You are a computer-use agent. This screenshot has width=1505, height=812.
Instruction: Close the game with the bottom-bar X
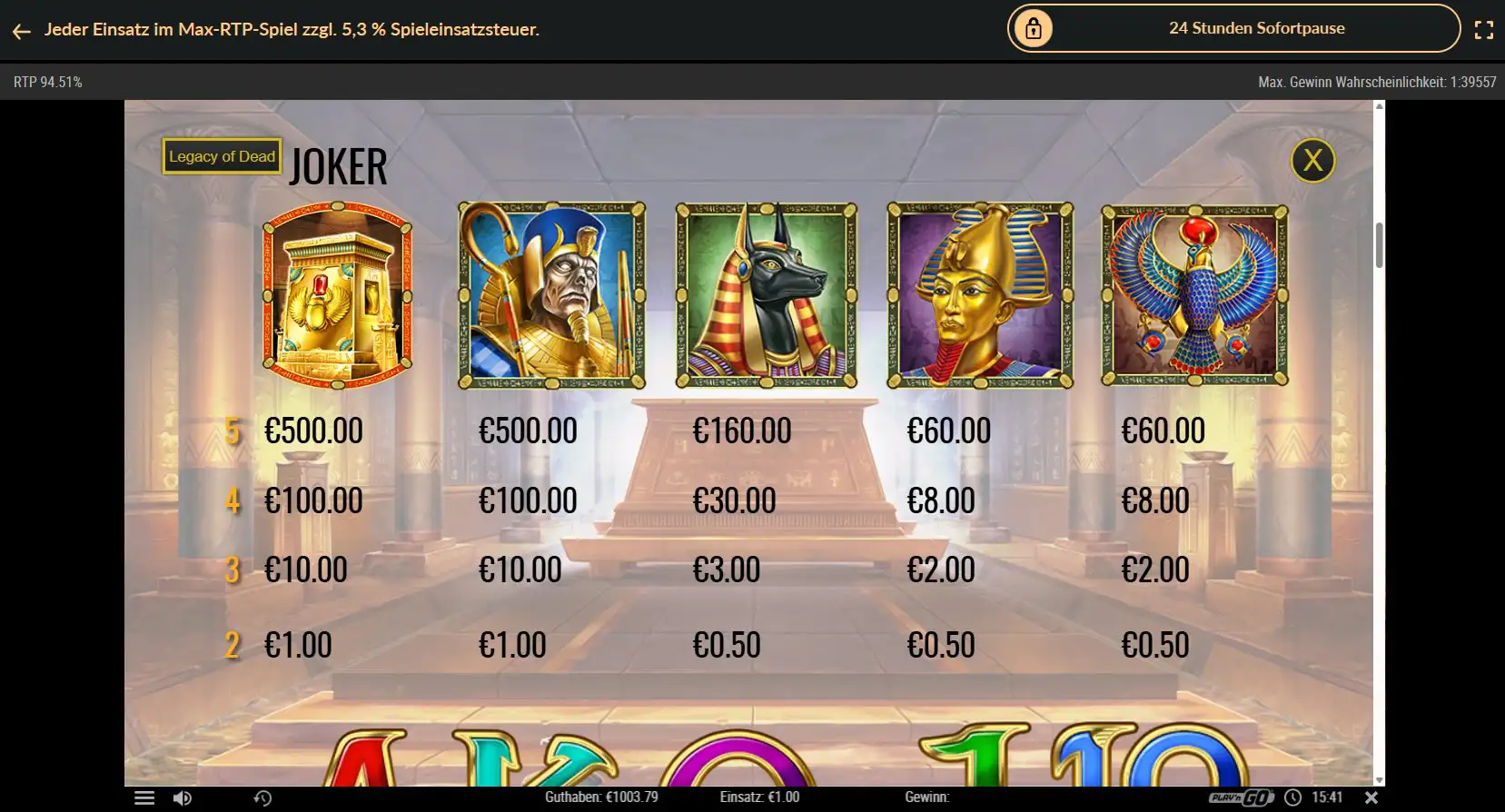1371,797
